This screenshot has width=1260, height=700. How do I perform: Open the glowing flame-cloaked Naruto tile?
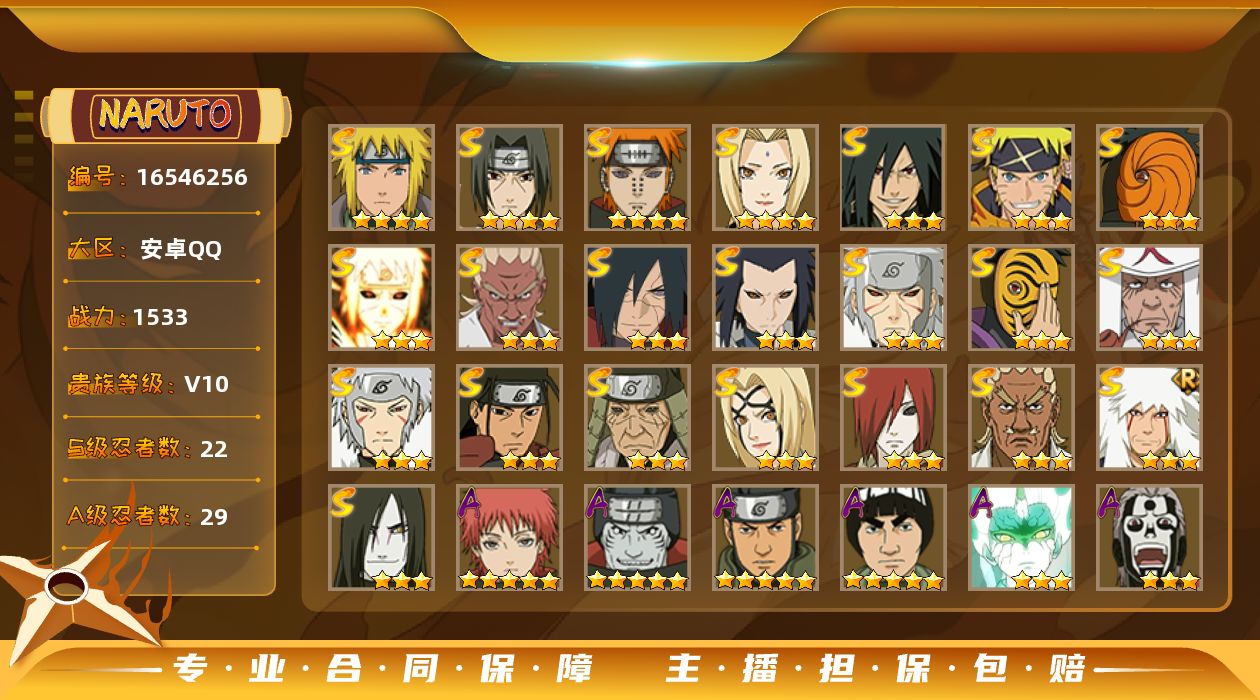[381, 297]
